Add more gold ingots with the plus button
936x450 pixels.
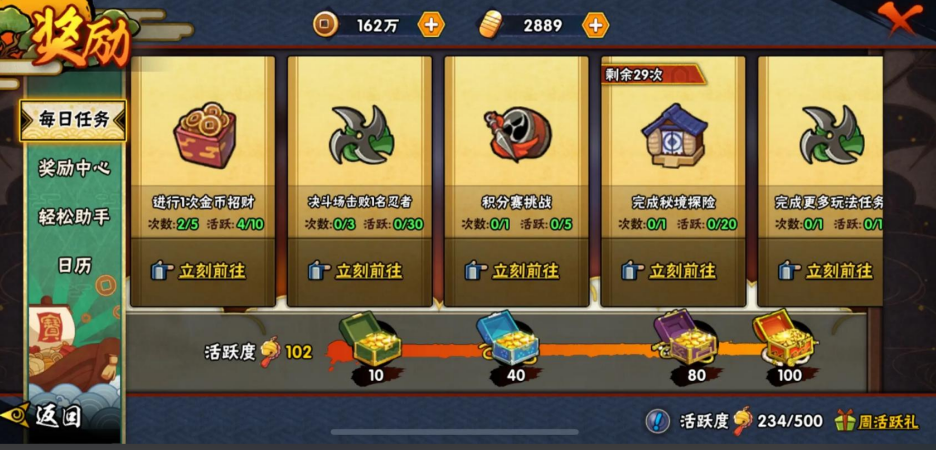pyautogui.click(x=595, y=25)
